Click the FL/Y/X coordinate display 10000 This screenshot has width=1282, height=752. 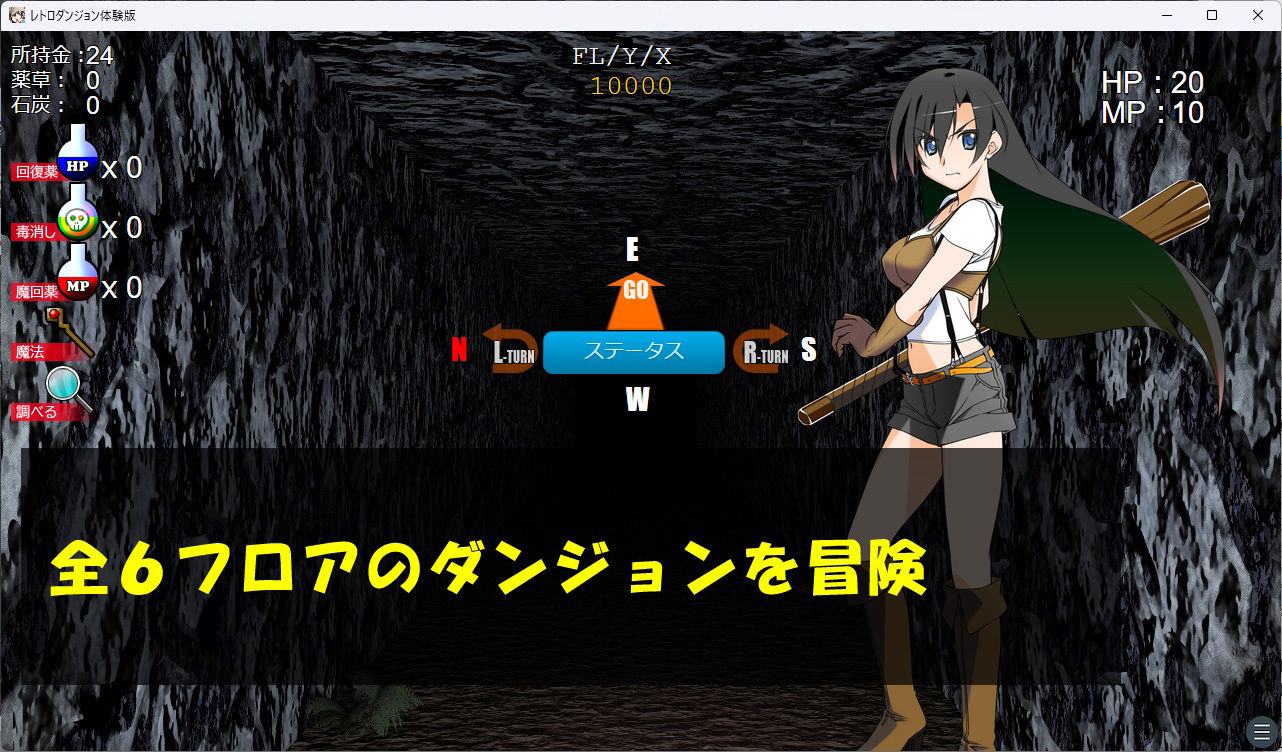click(633, 86)
